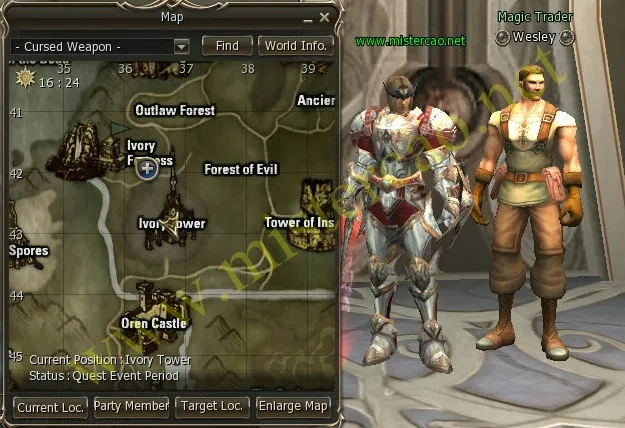Minimize the Map window
The image size is (625, 428).
point(306,18)
